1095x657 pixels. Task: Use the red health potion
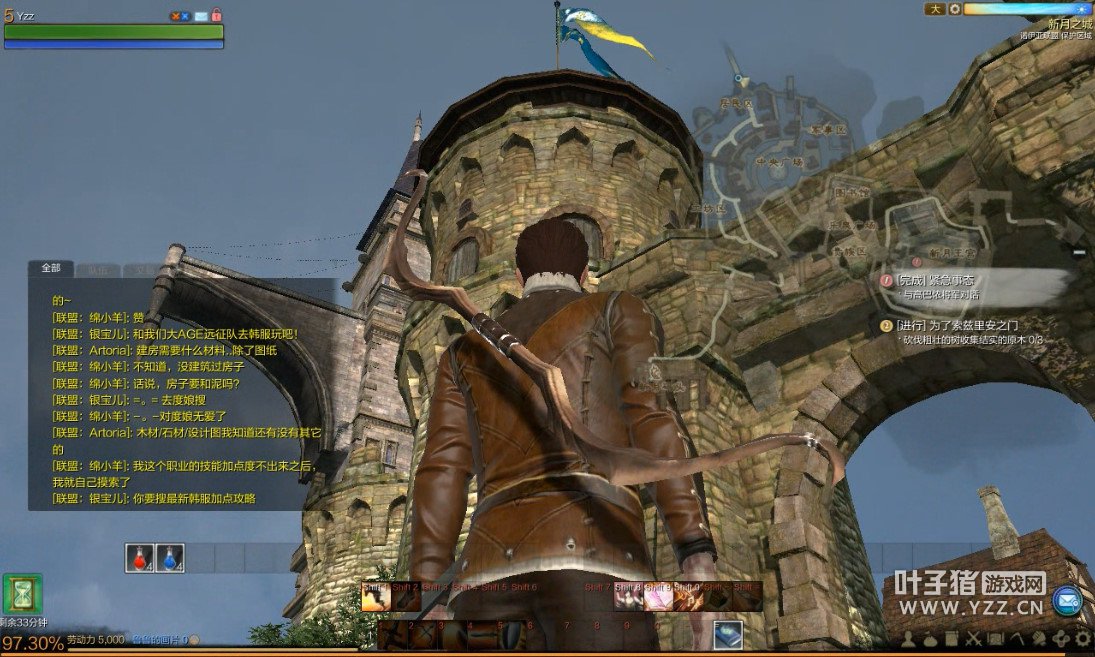[x=140, y=558]
